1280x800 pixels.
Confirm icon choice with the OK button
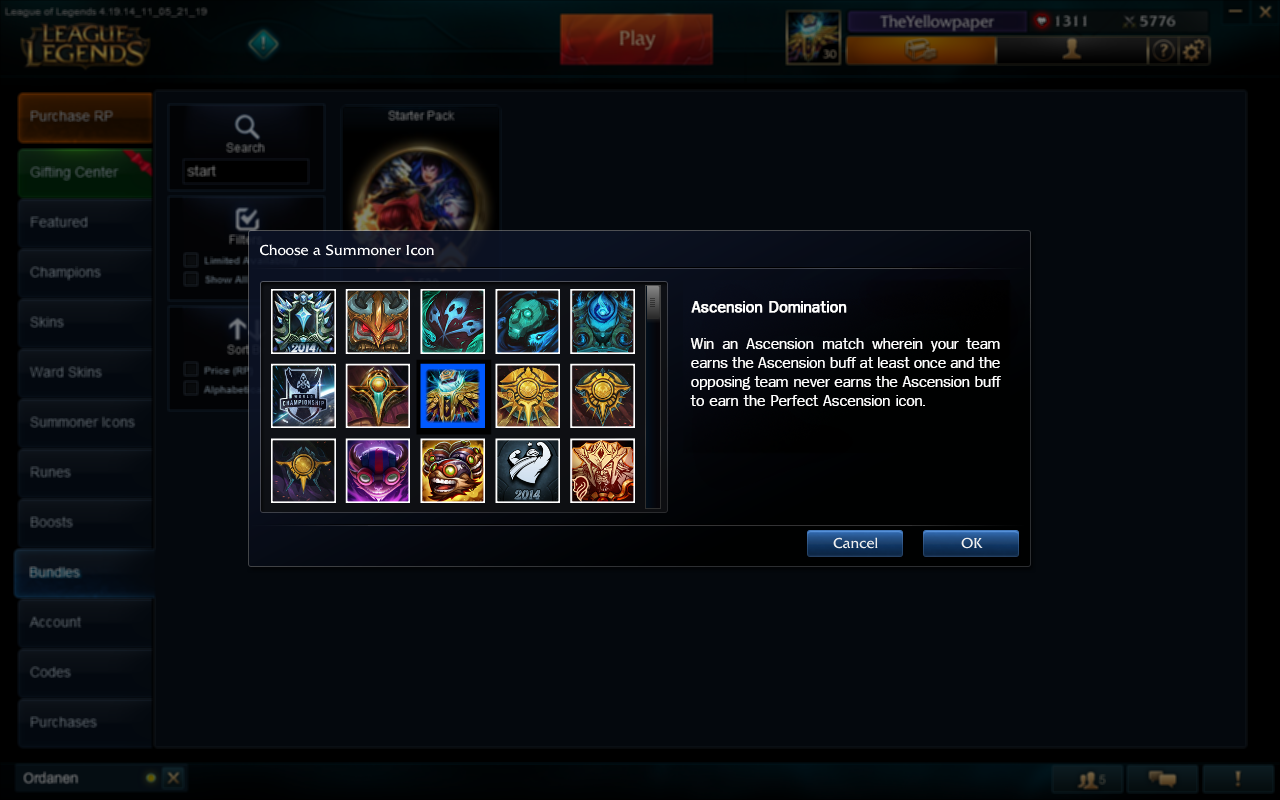970,543
